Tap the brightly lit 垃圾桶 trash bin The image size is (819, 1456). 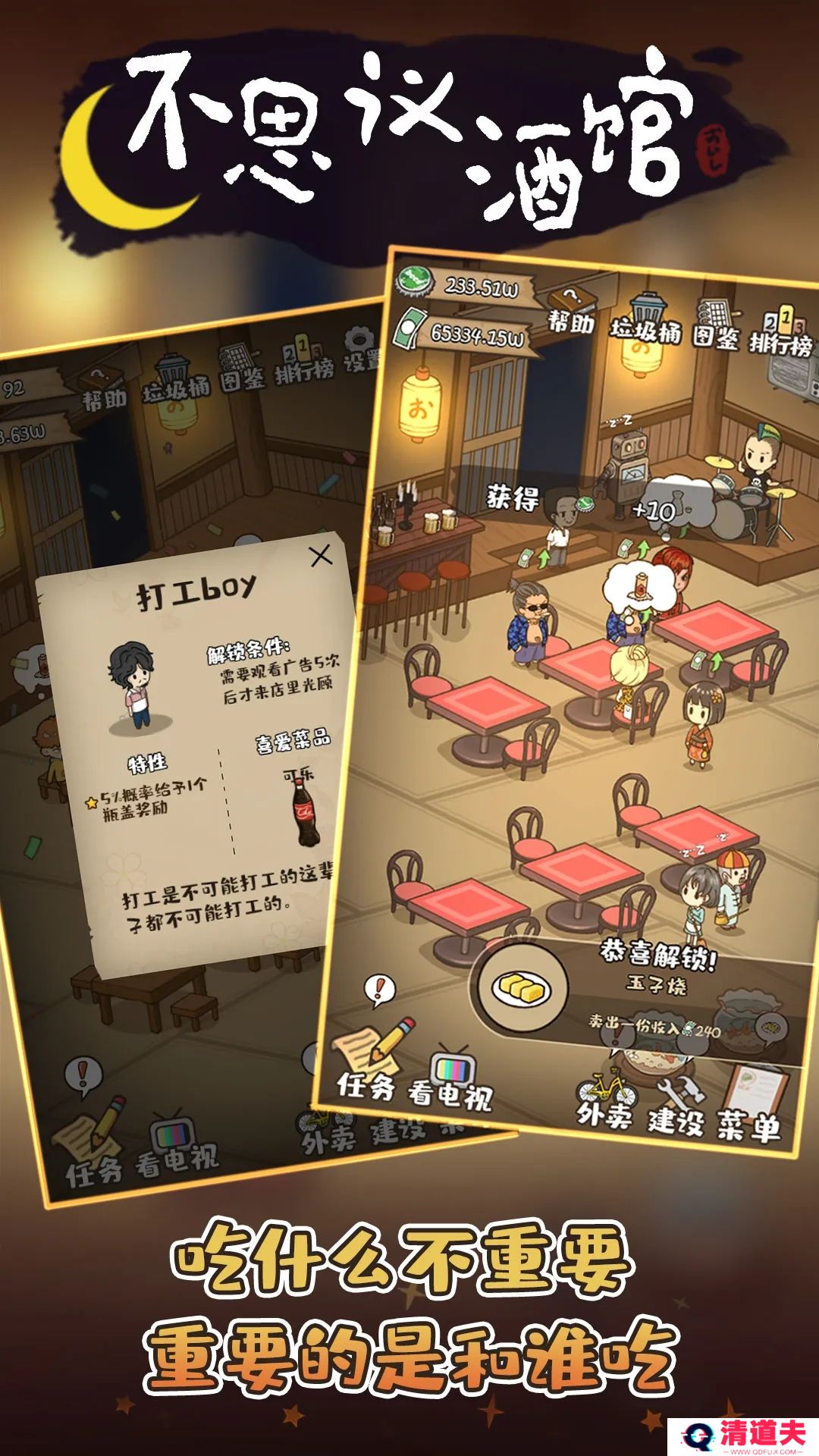point(646,320)
